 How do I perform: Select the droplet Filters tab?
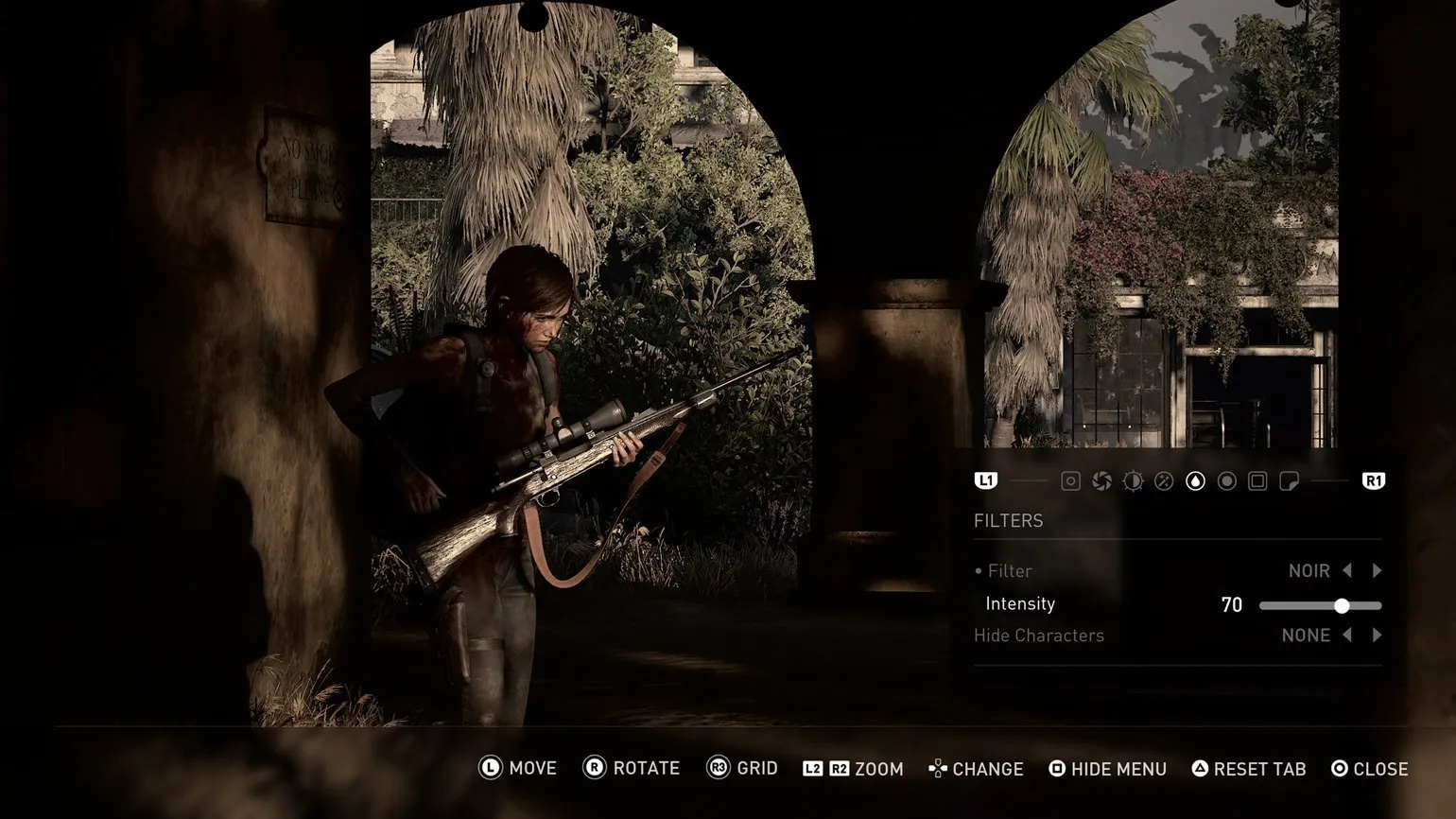click(1195, 481)
